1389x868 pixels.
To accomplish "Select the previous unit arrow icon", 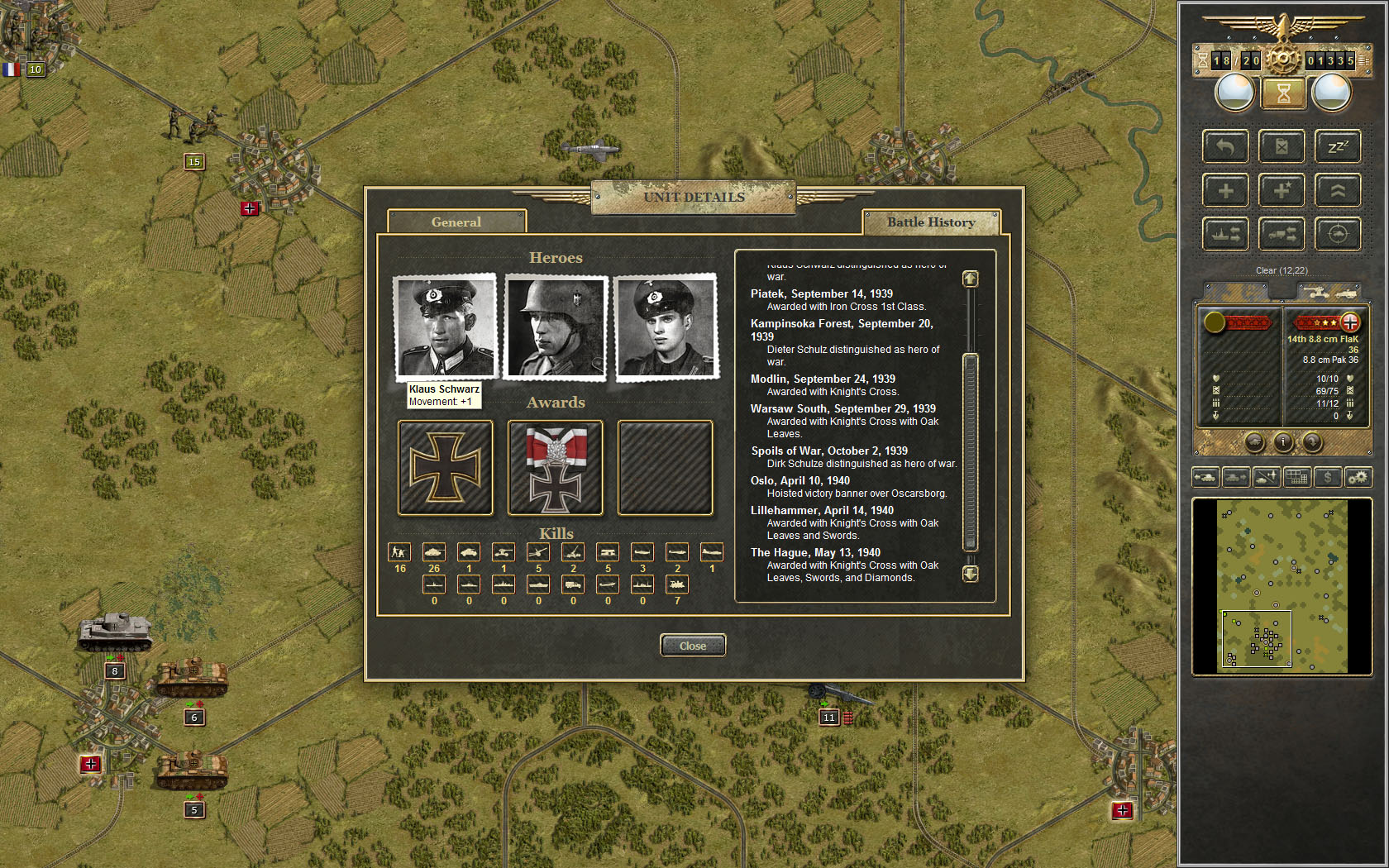I will point(1205,477).
